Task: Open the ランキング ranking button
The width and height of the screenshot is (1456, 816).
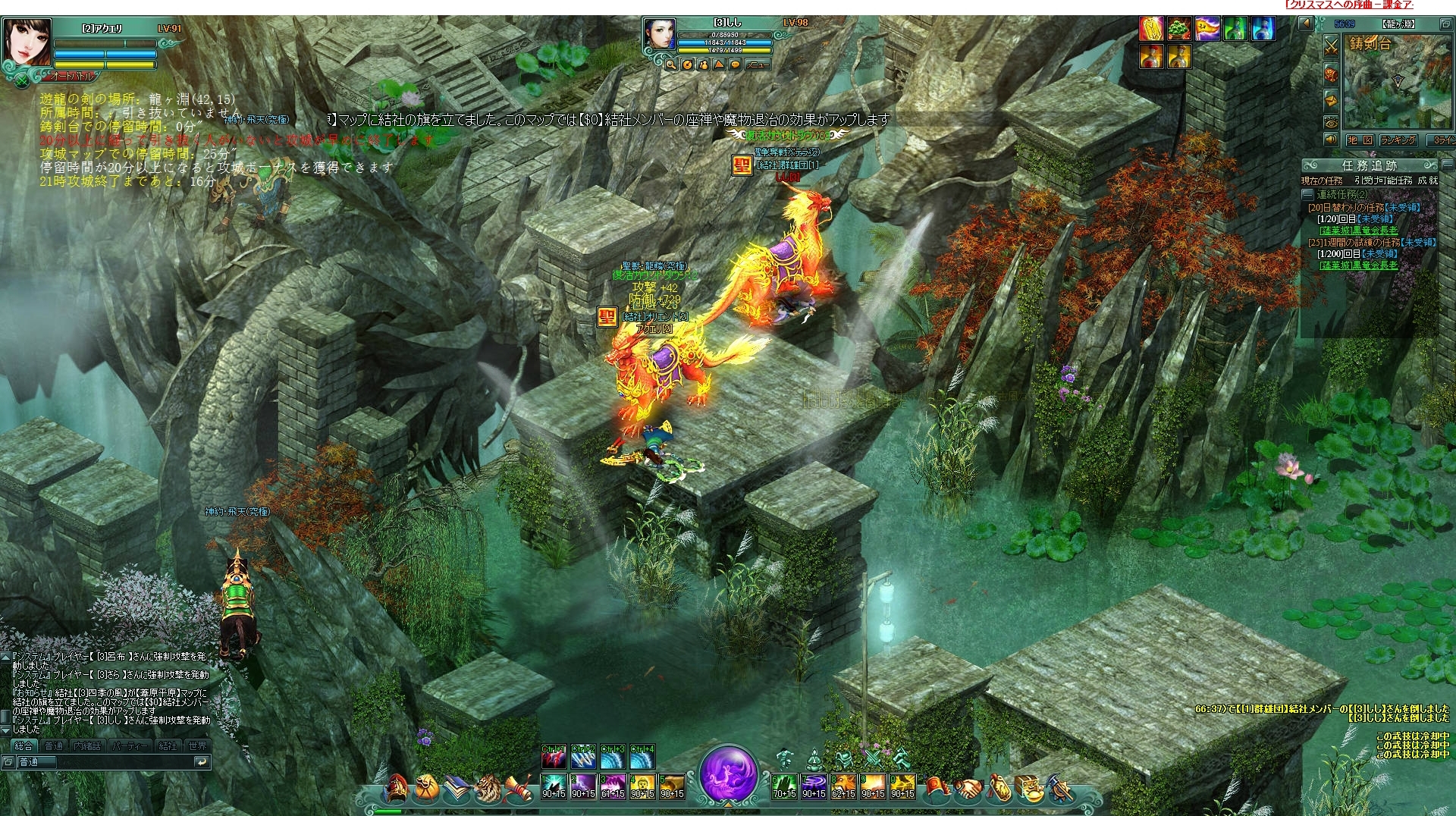Action: click(x=1398, y=140)
